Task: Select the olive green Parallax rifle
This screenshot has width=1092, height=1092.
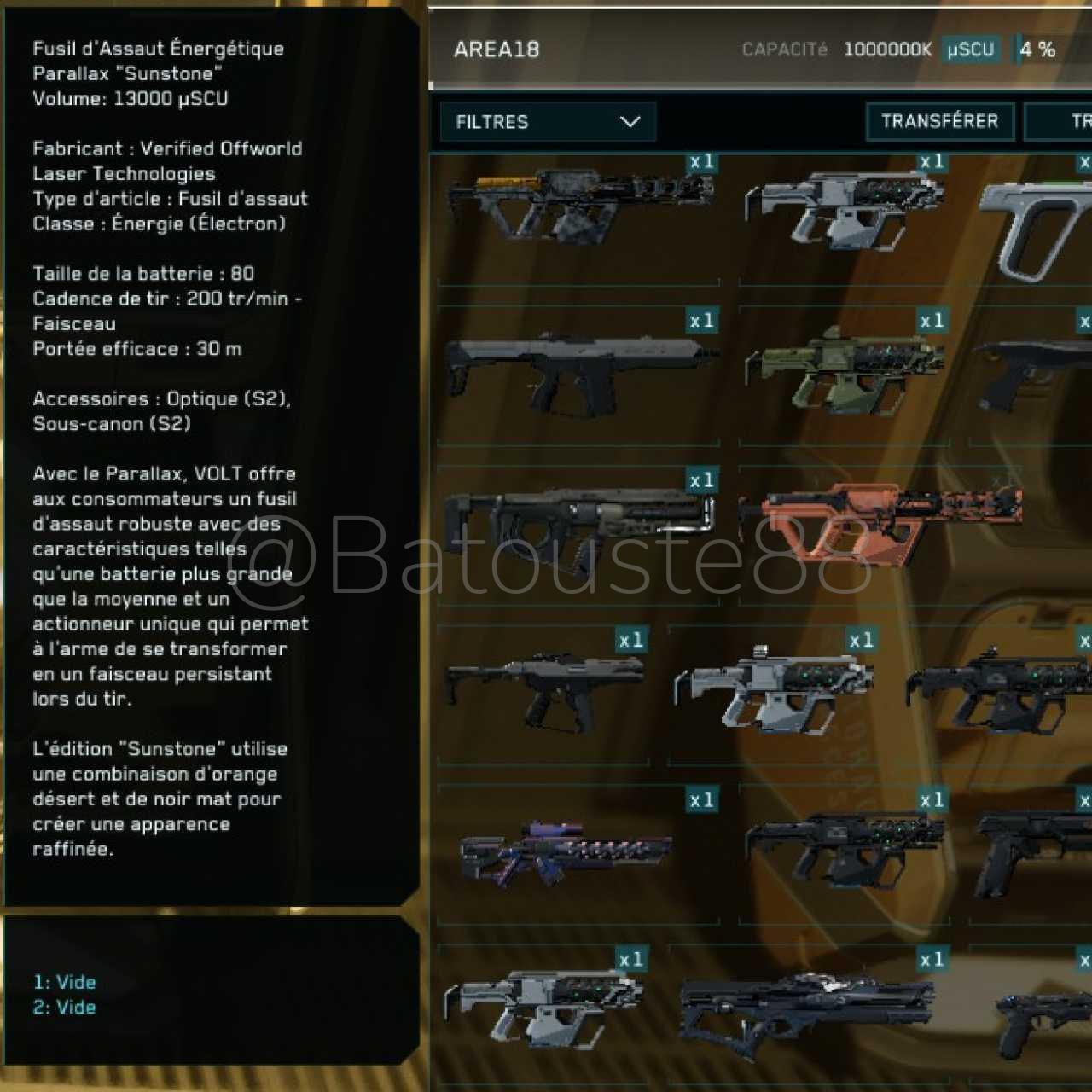Action: 845,371
